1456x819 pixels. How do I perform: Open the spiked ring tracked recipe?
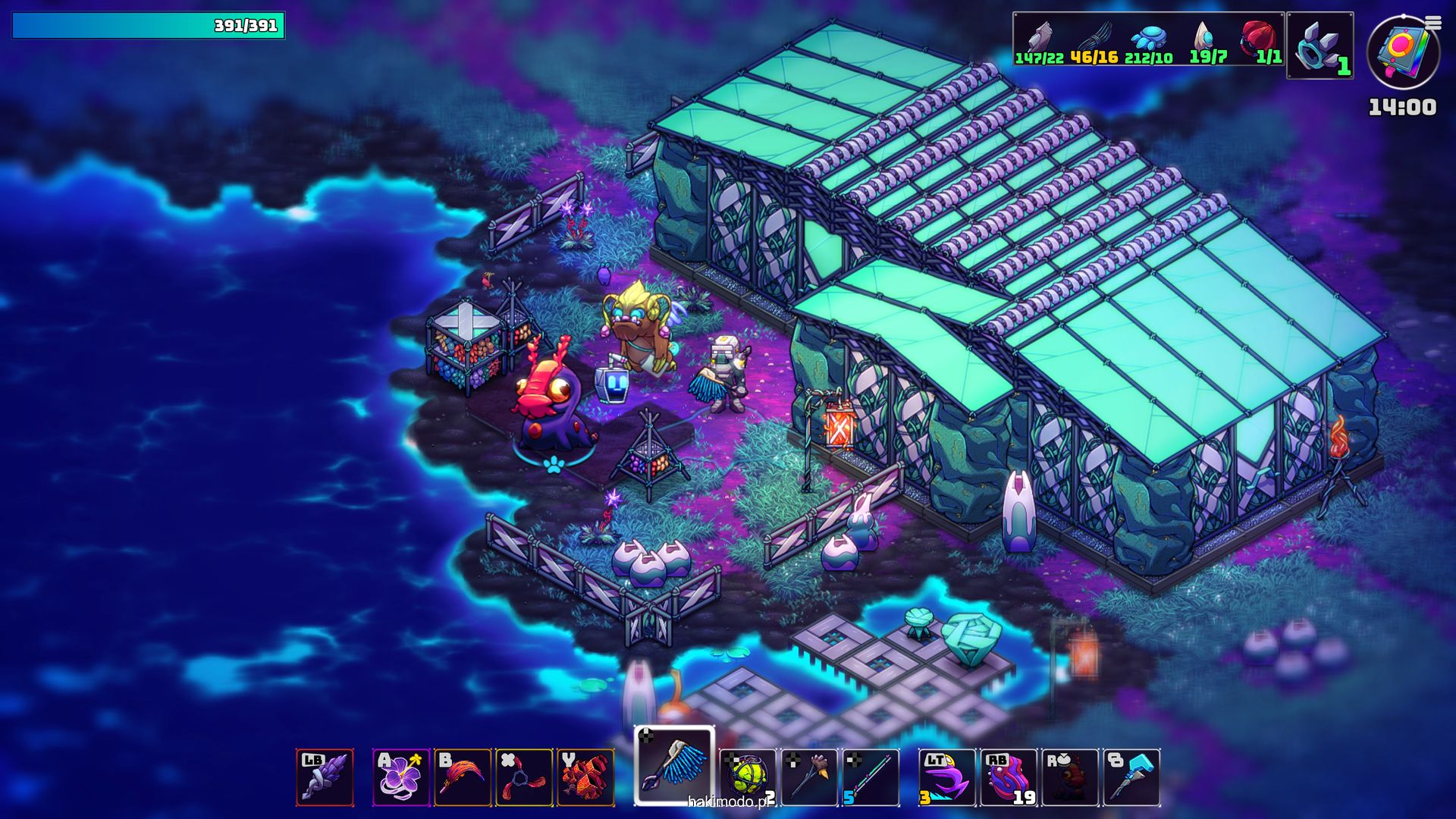1319,45
